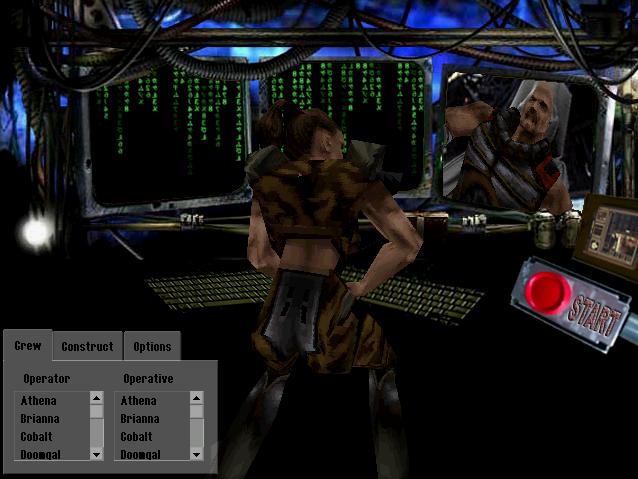Select the Crew tab
The height and width of the screenshot is (479, 638).
click(28, 346)
